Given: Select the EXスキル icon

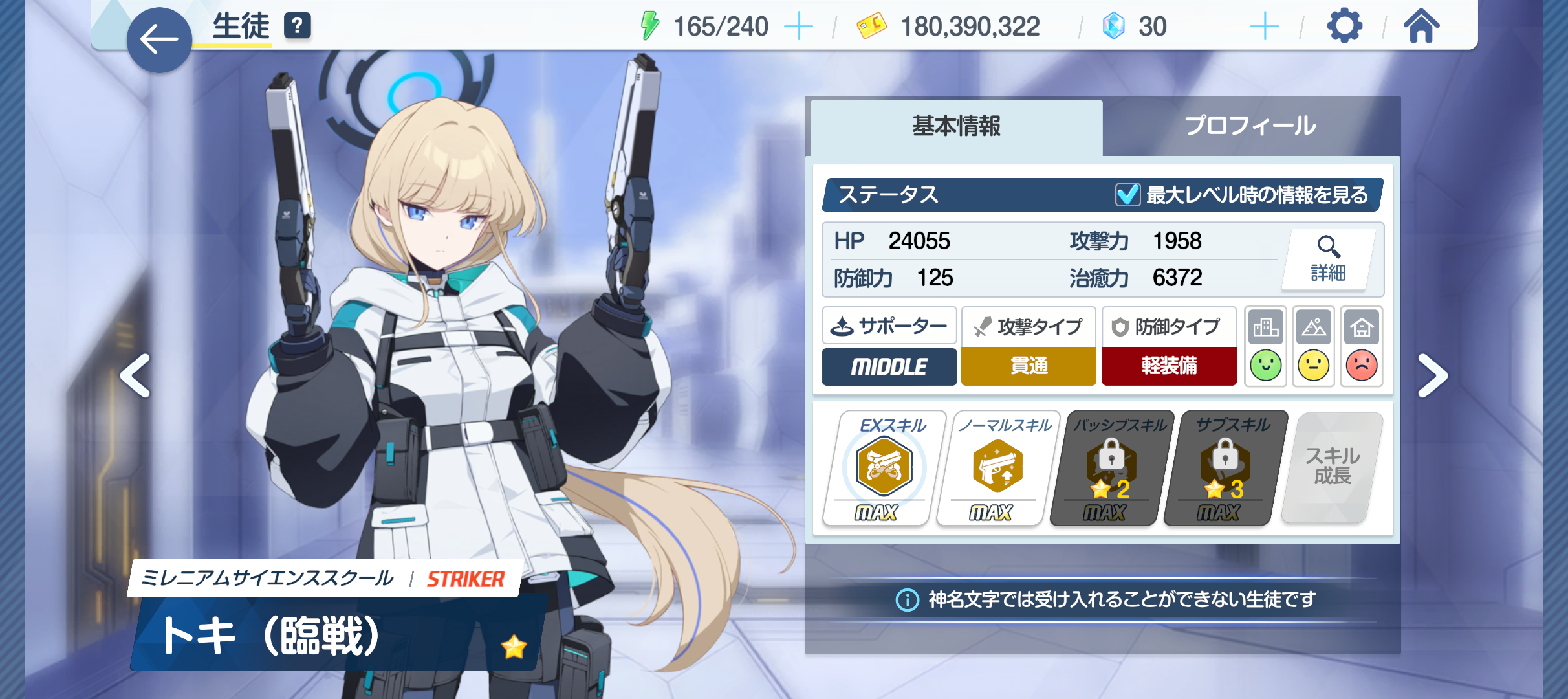Looking at the screenshot, I should [884, 467].
